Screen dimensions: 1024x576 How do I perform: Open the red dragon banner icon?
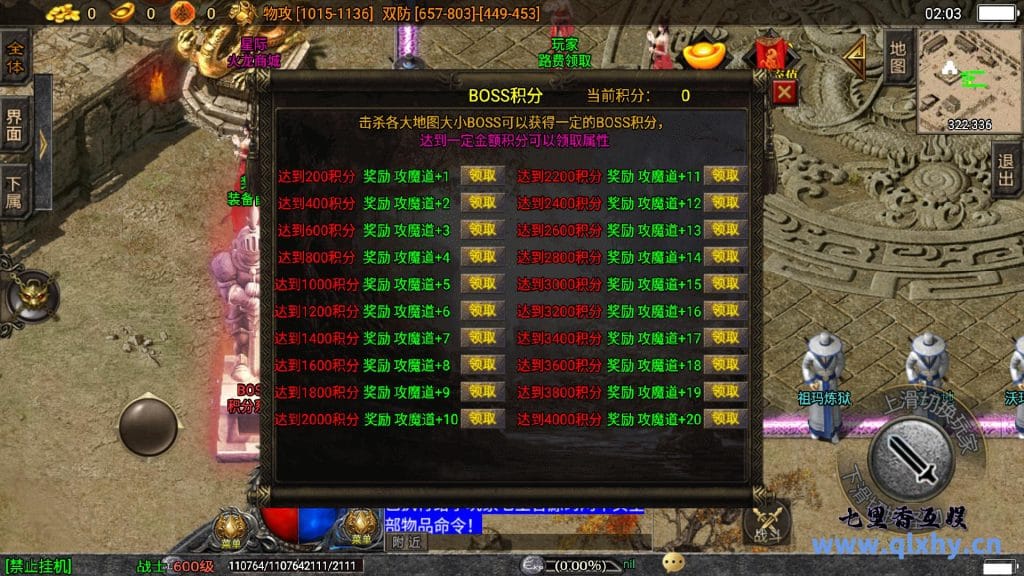point(772,53)
